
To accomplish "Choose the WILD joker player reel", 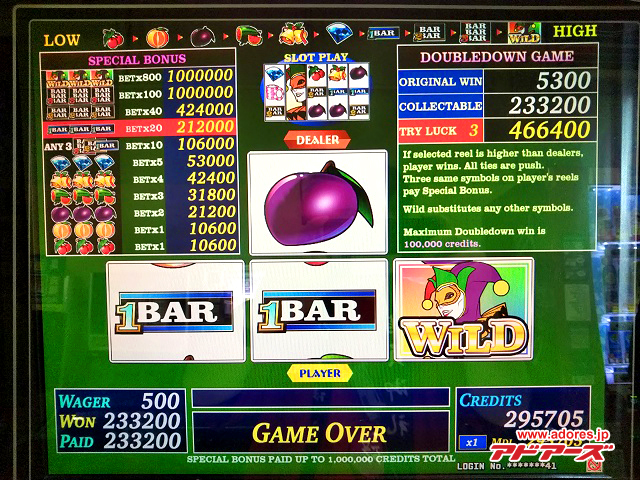I will pyautogui.click(x=463, y=311).
